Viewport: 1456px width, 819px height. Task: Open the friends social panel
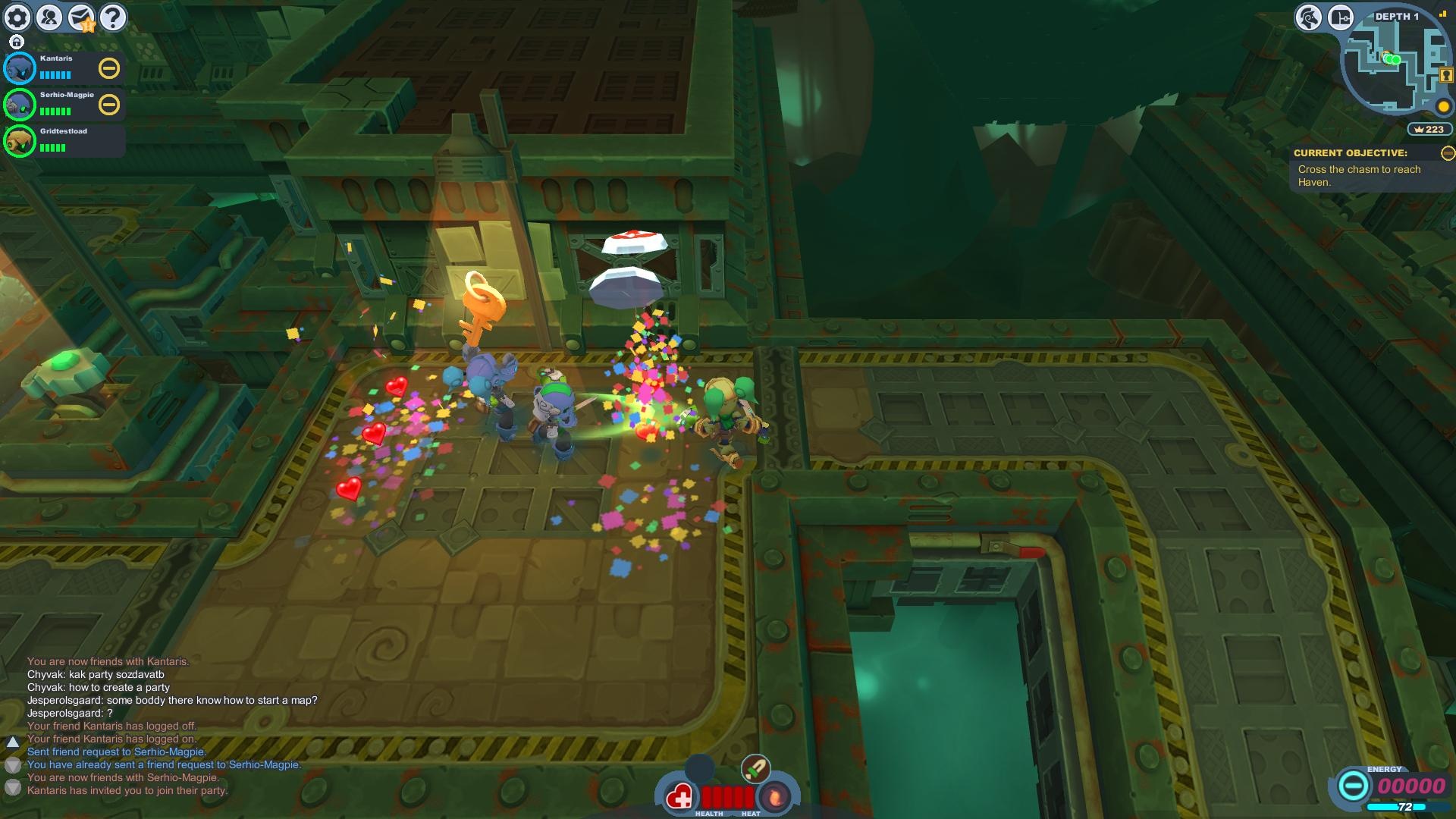click(x=49, y=17)
